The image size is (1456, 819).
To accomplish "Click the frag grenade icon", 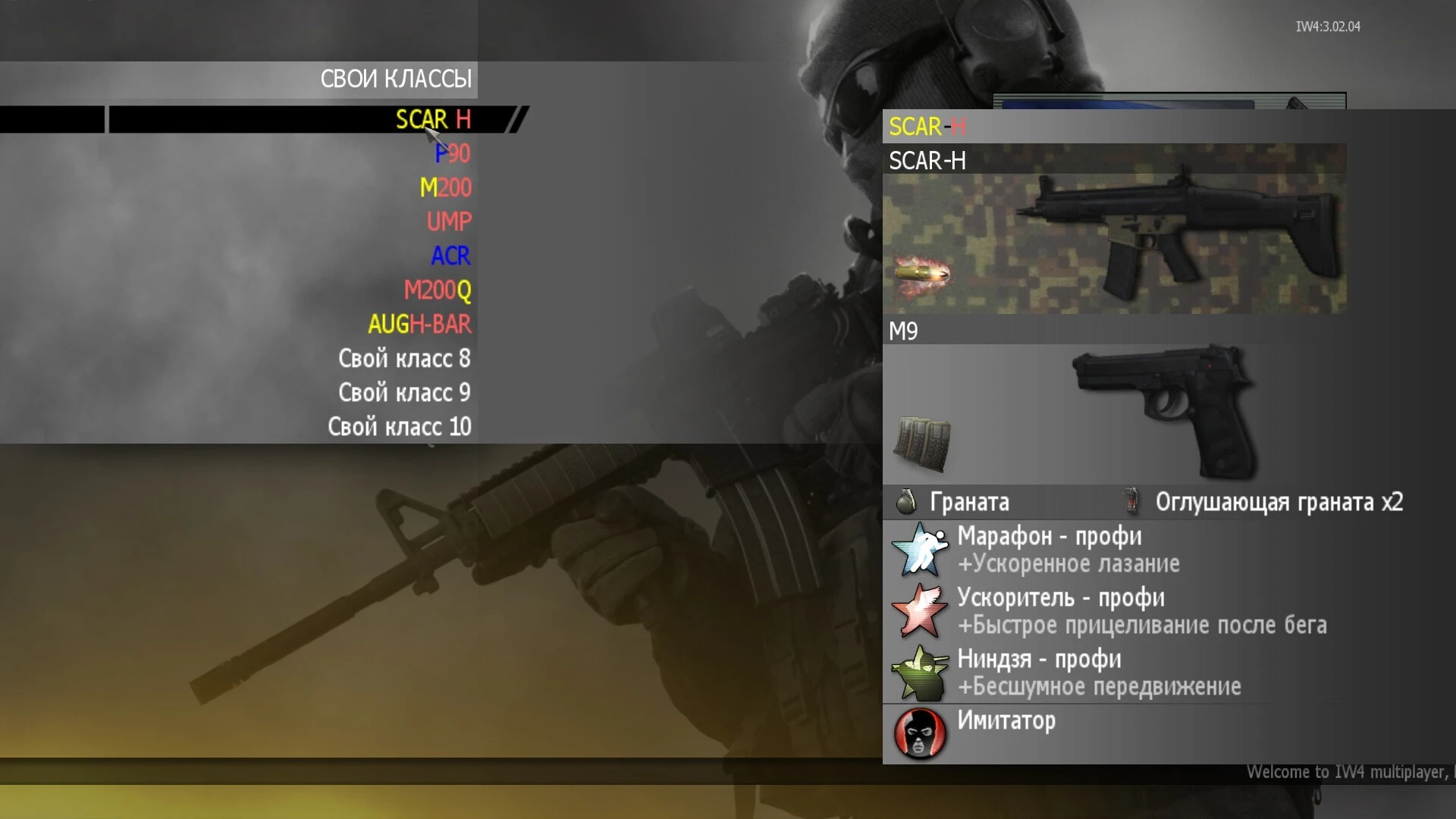I will 907,501.
